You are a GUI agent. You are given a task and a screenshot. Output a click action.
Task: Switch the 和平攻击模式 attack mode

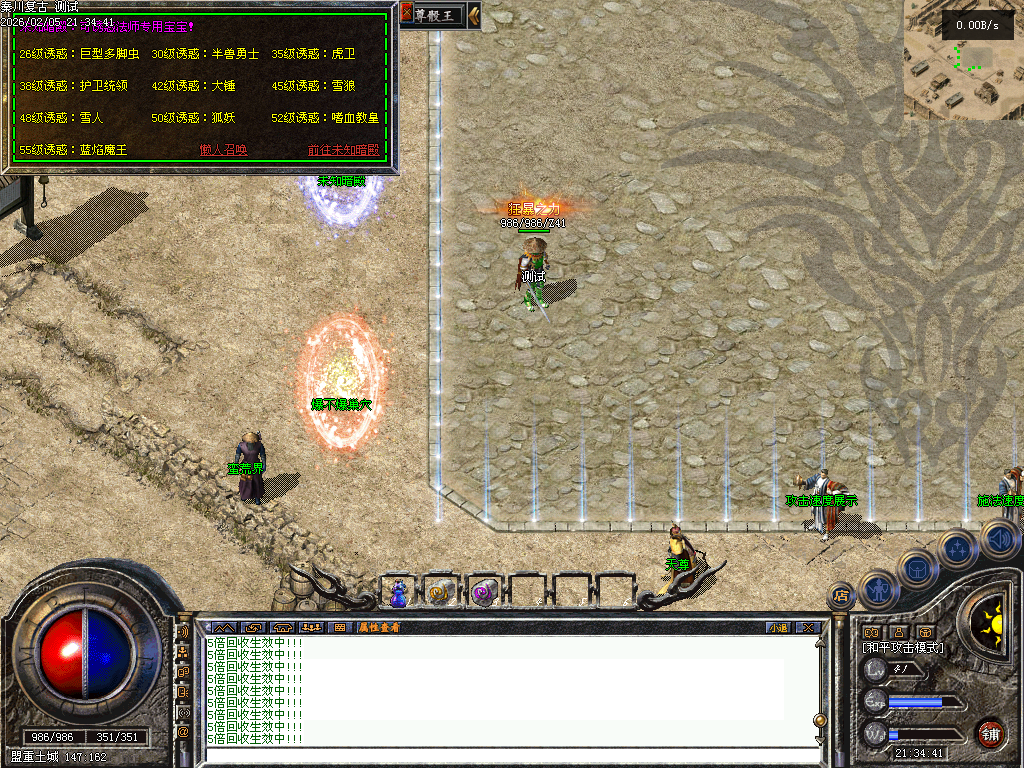click(903, 647)
